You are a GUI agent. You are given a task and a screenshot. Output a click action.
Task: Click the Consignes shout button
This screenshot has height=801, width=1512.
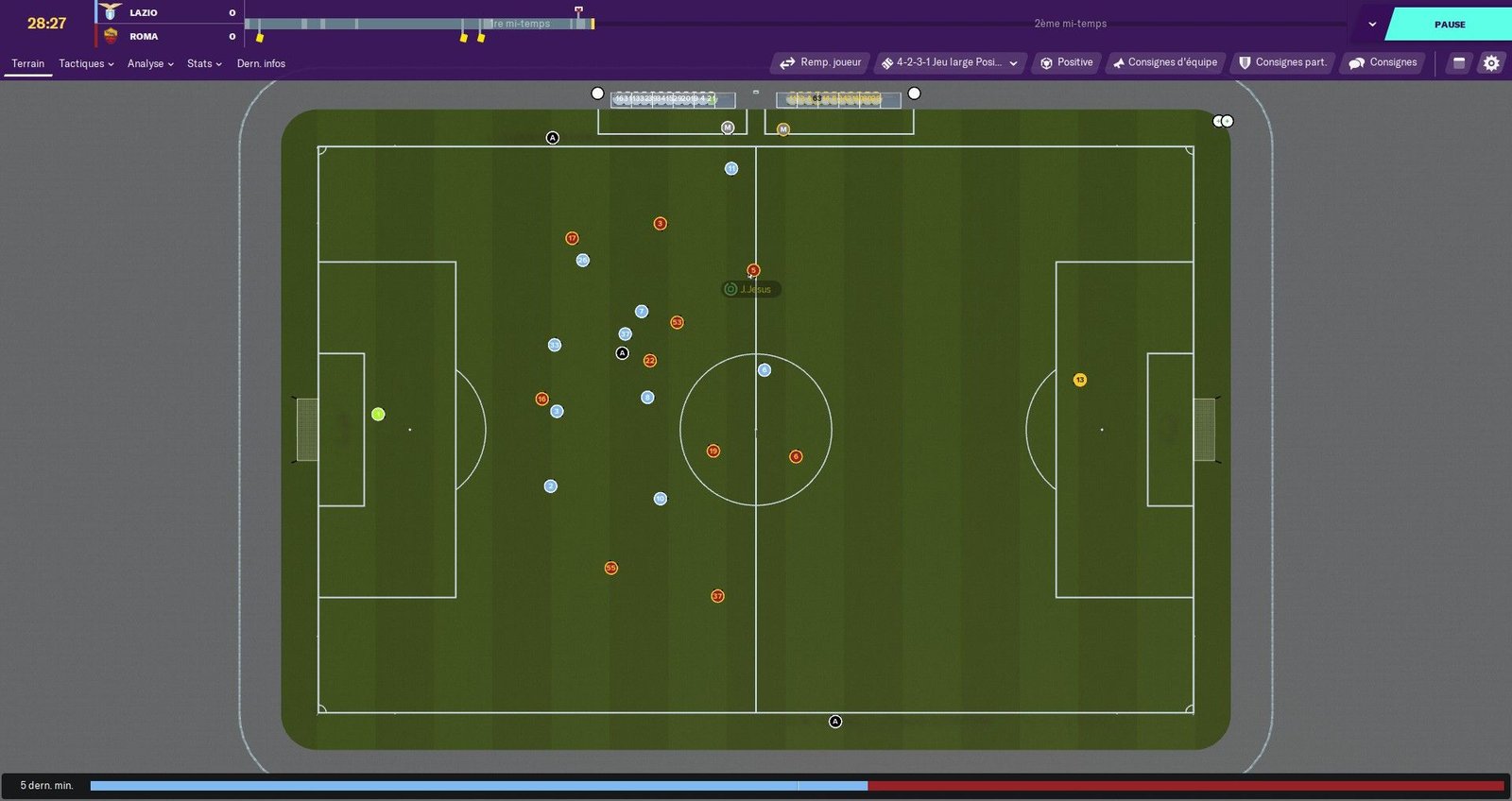pyautogui.click(x=1383, y=62)
